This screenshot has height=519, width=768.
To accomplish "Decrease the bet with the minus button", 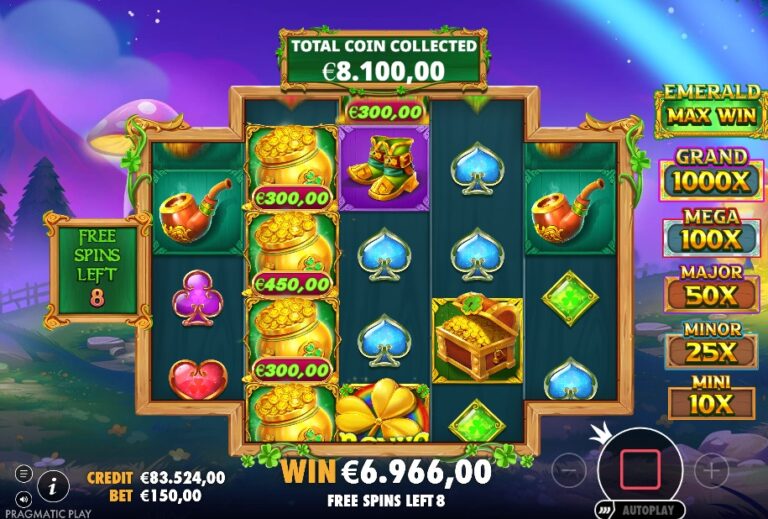I will 569,468.
